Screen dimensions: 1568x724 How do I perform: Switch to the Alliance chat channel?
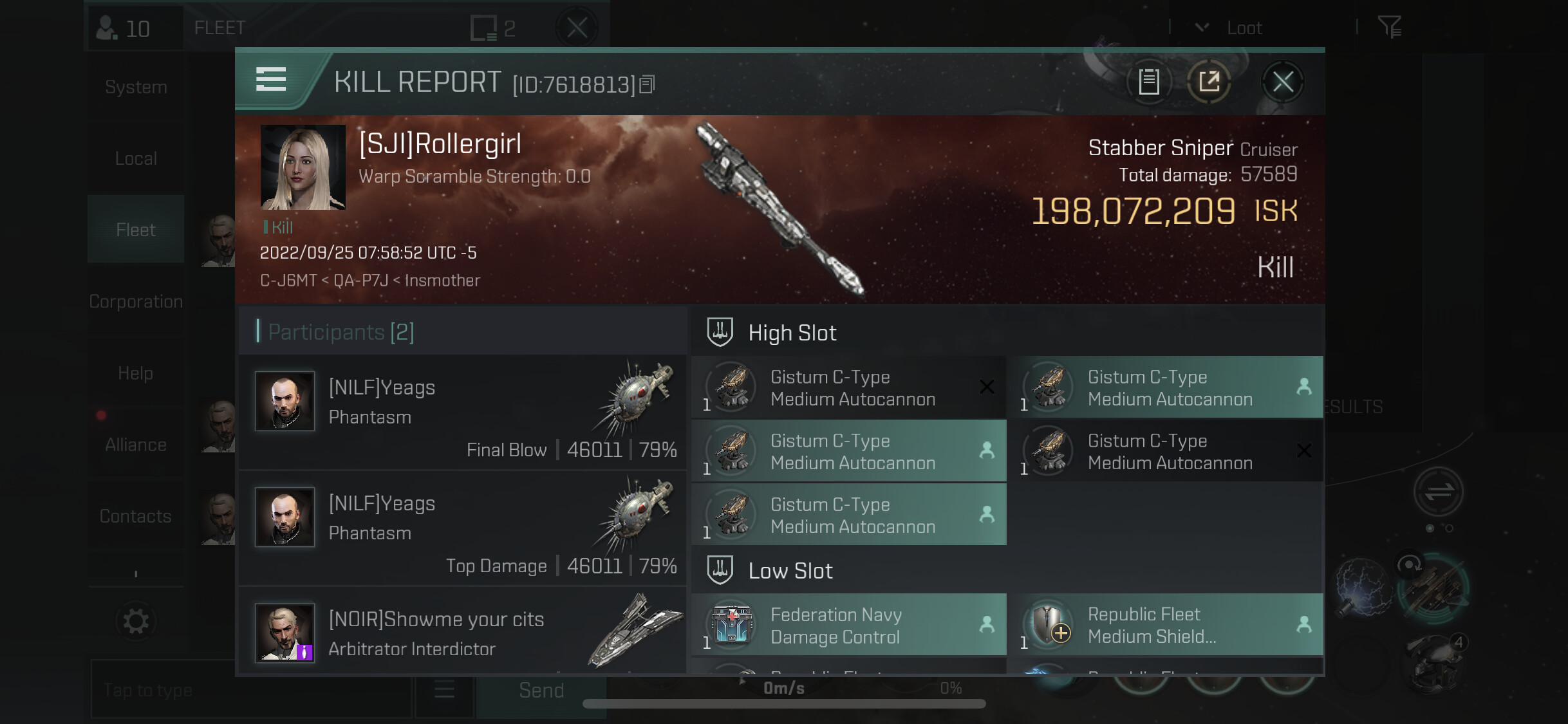coord(136,445)
